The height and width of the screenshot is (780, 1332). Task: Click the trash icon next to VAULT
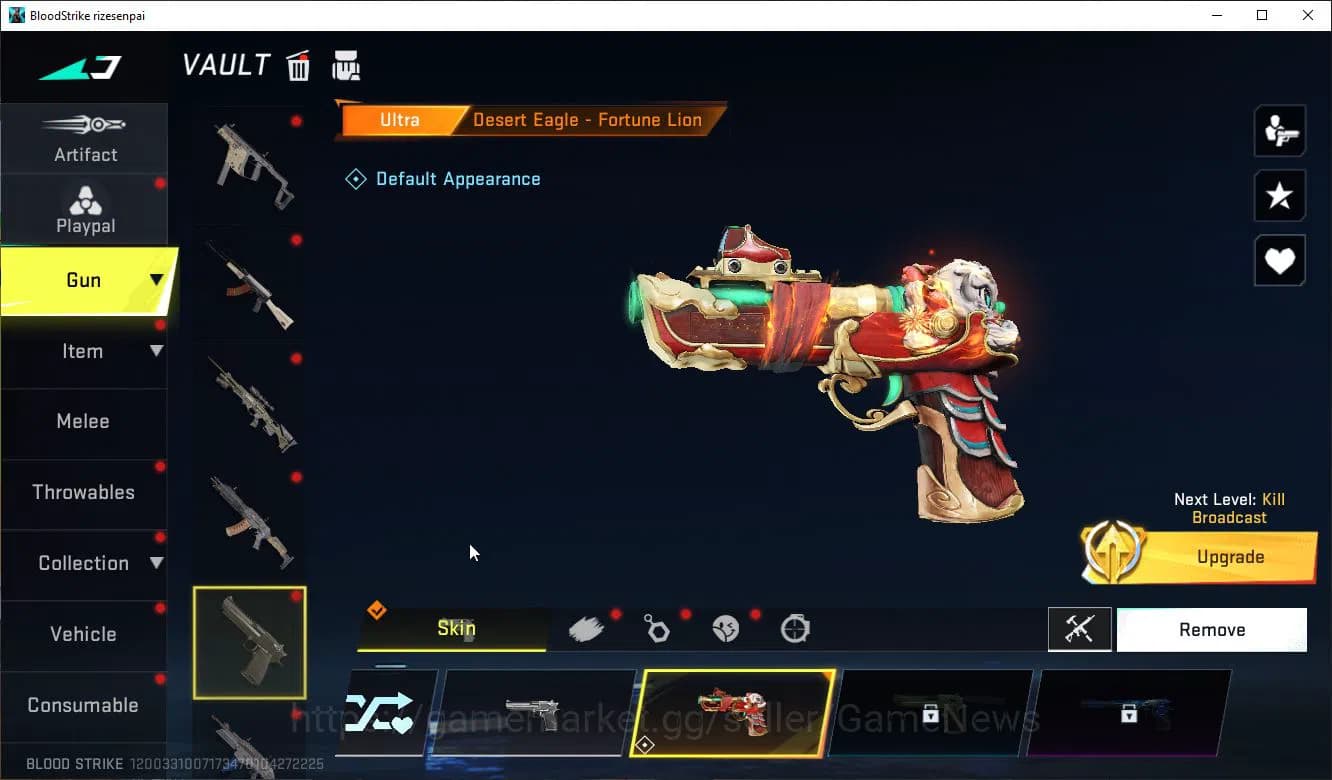tap(298, 64)
